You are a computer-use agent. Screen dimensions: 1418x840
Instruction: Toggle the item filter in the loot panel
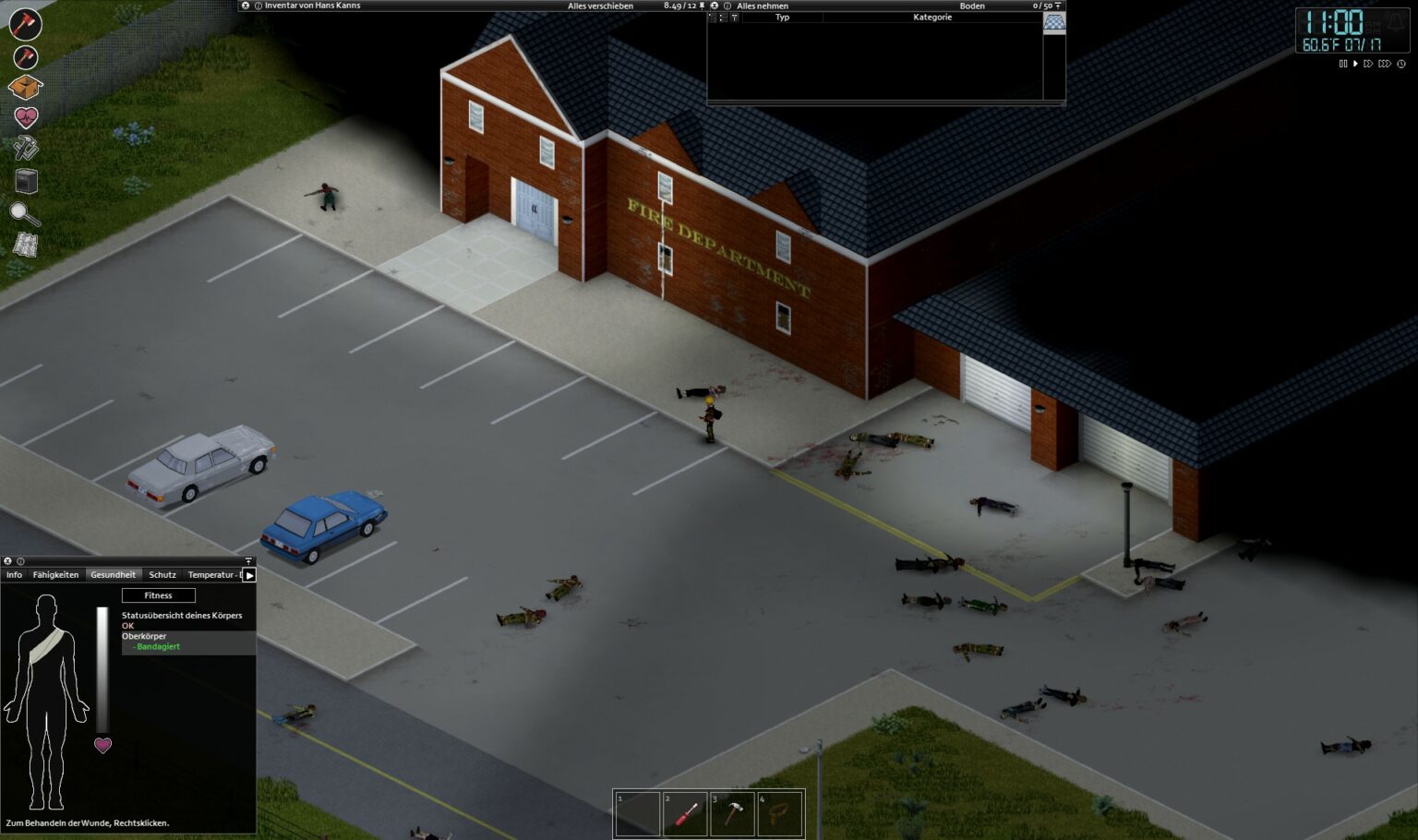(735, 17)
